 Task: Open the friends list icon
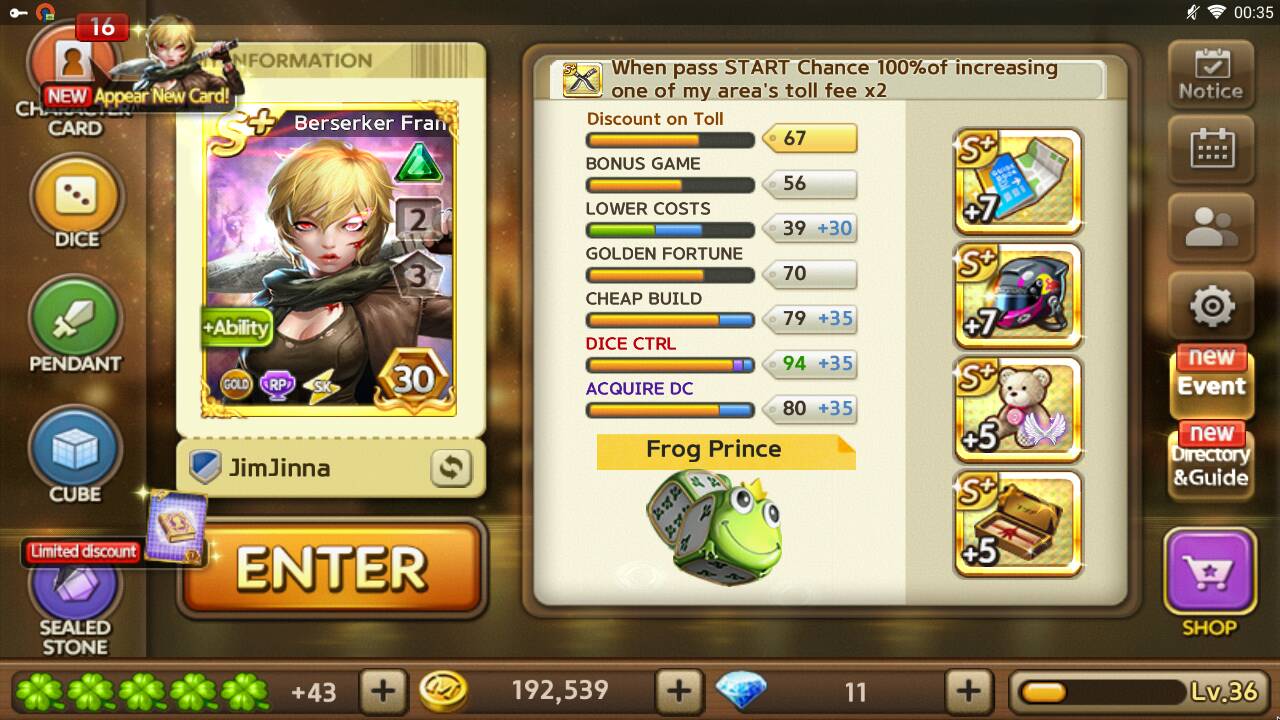[x=1210, y=228]
